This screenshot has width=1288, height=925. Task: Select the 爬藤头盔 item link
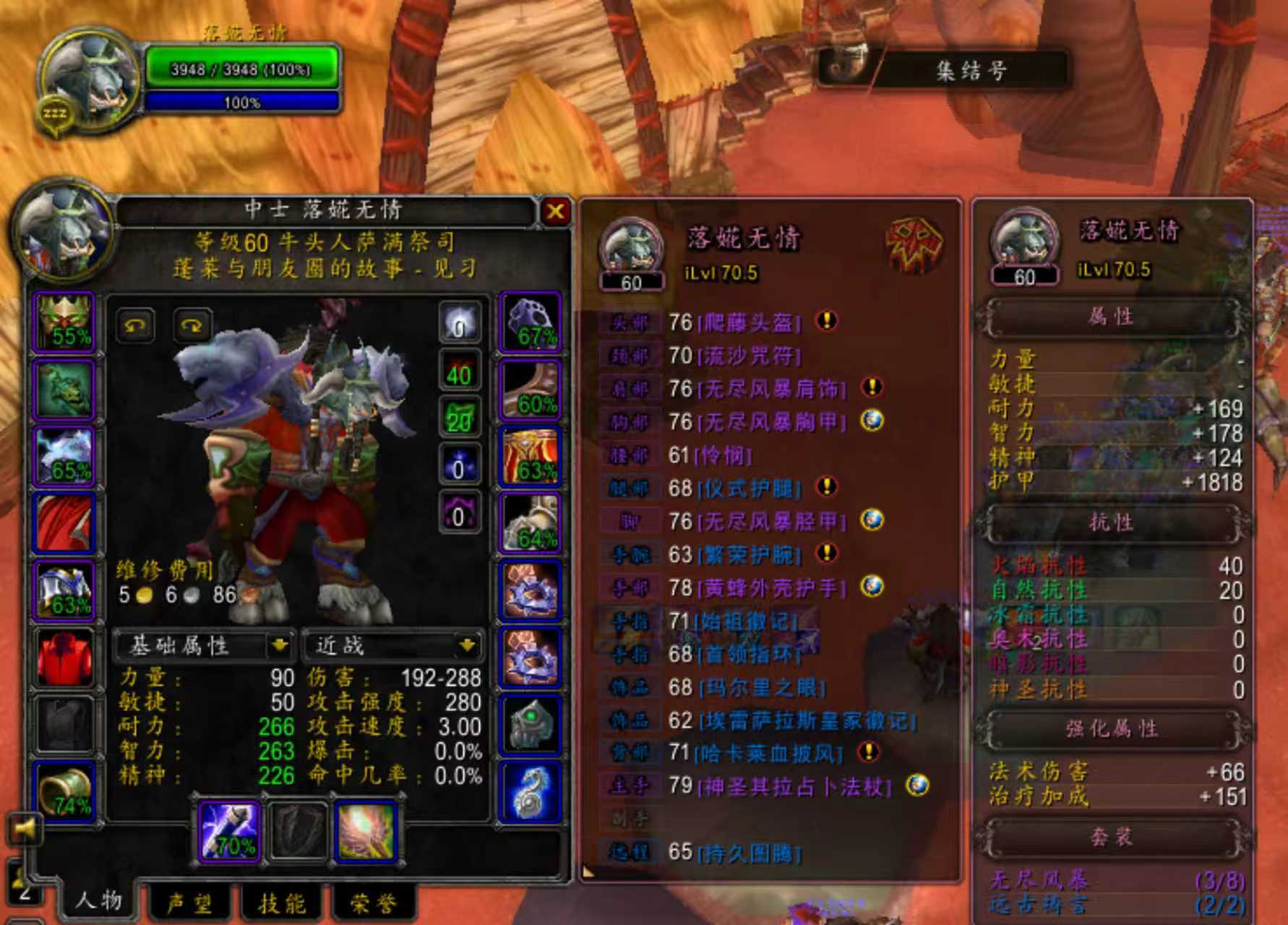pyautogui.click(x=749, y=322)
